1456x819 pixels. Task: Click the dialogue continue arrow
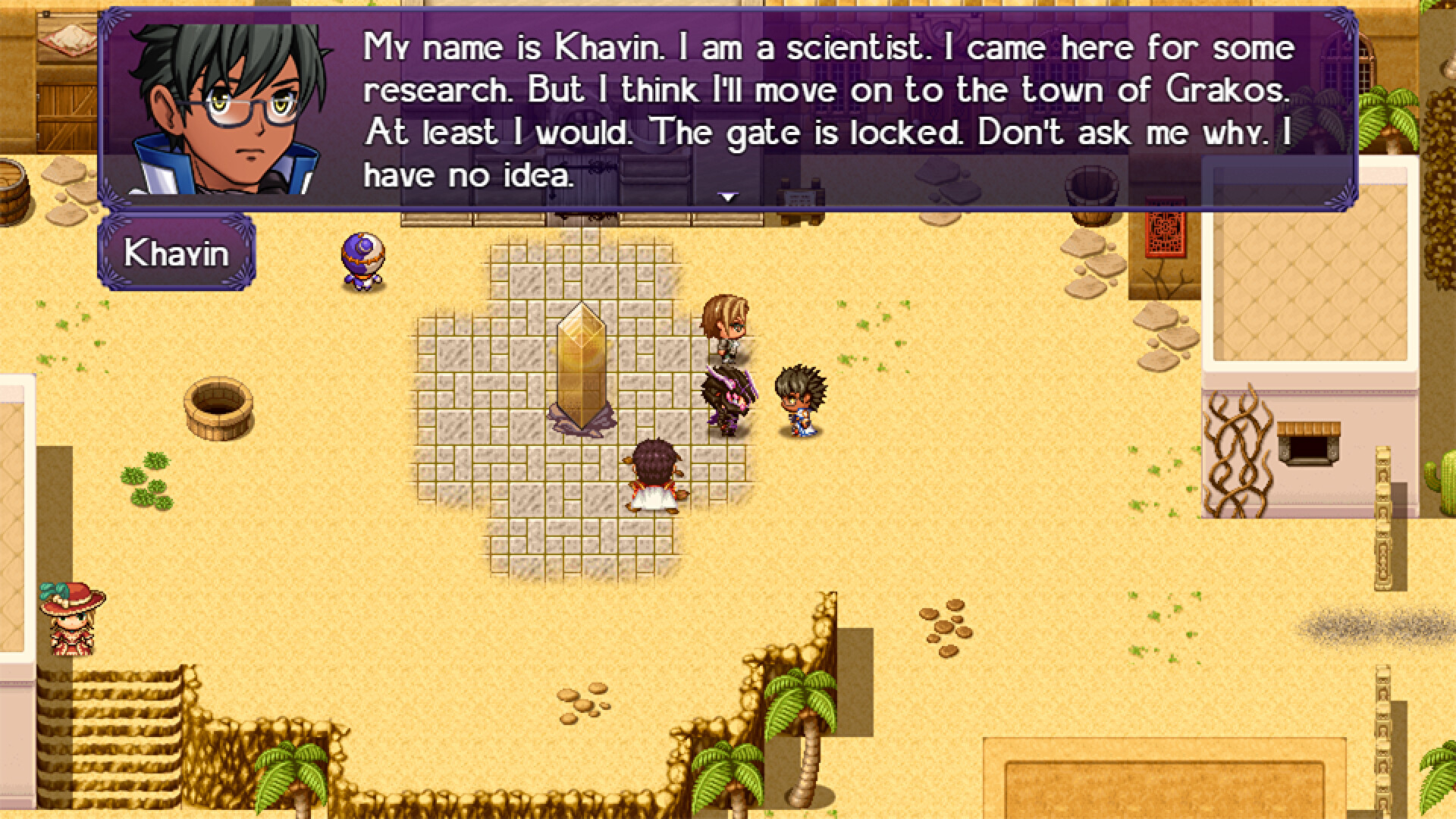(x=728, y=196)
